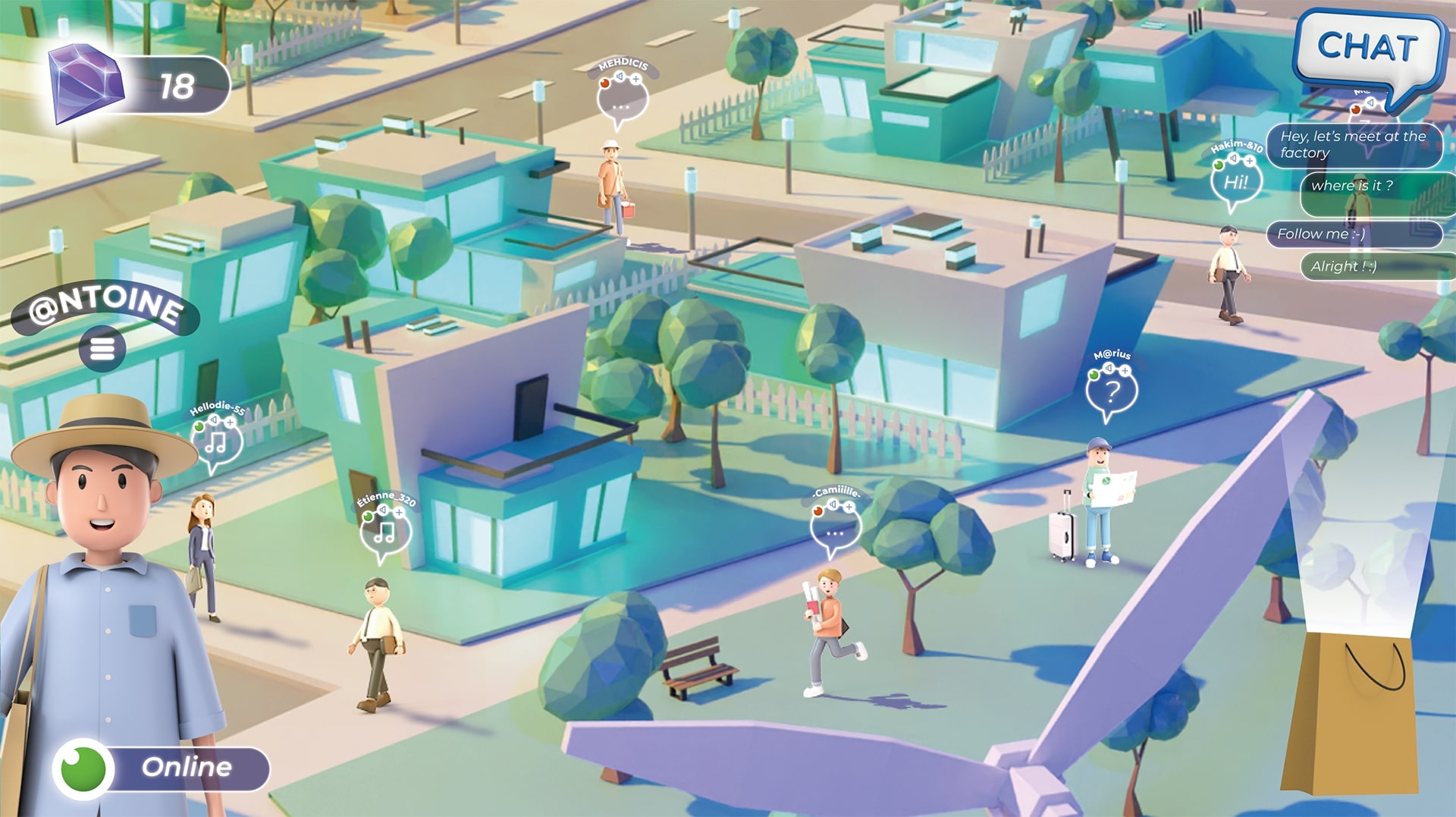Image resolution: width=1456 pixels, height=817 pixels.
Task: Mute MEHDICIS using the speaker icon
Action: pyautogui.click(x=620, y=76)
